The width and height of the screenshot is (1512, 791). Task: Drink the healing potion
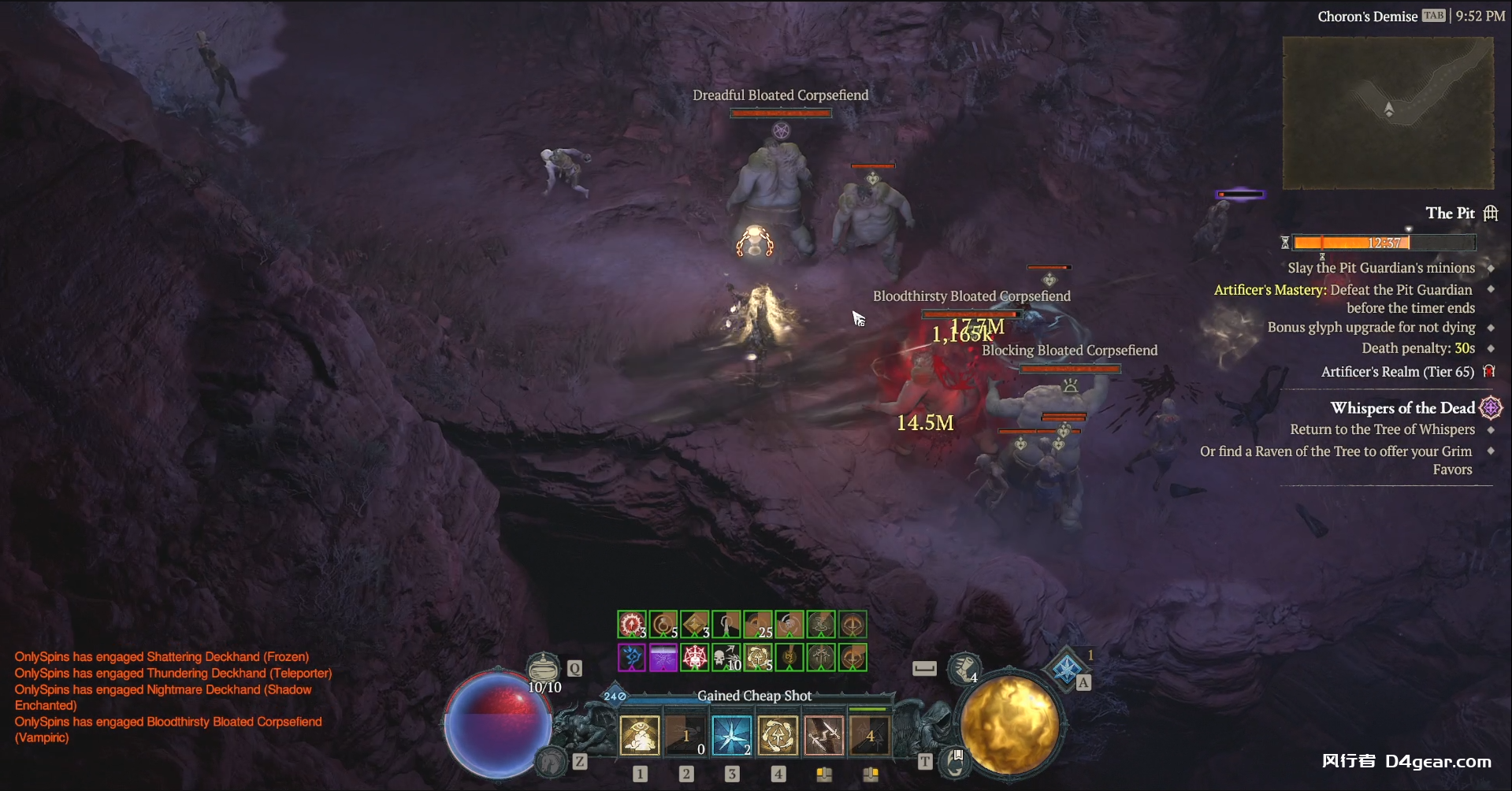tap(543, 668)
